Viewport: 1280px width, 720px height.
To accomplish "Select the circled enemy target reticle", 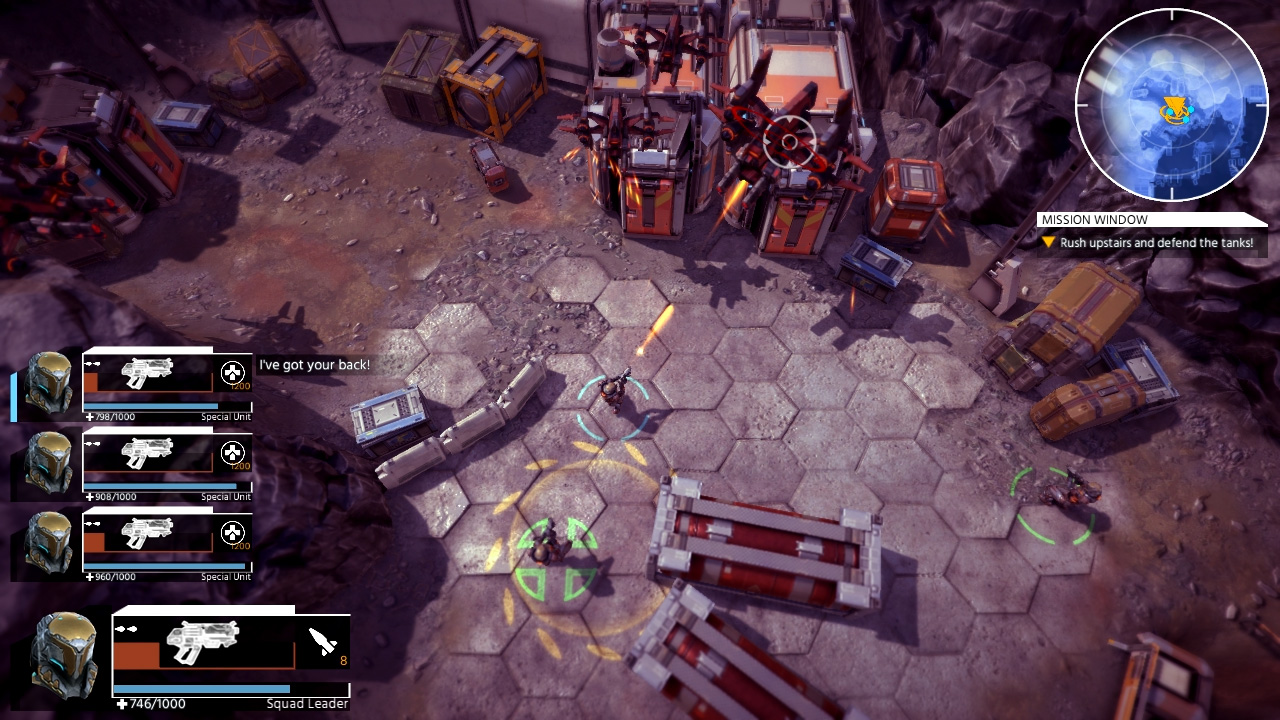I will [x=791, y=141].
